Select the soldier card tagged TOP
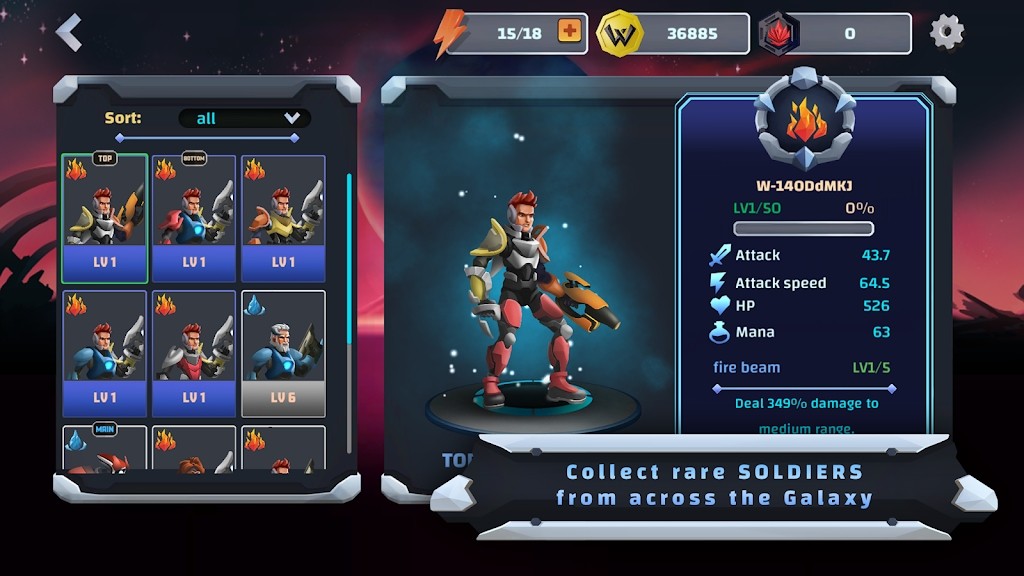This screenshot has width=1024, height=576. pyautogui.click(x=105, y=218)
